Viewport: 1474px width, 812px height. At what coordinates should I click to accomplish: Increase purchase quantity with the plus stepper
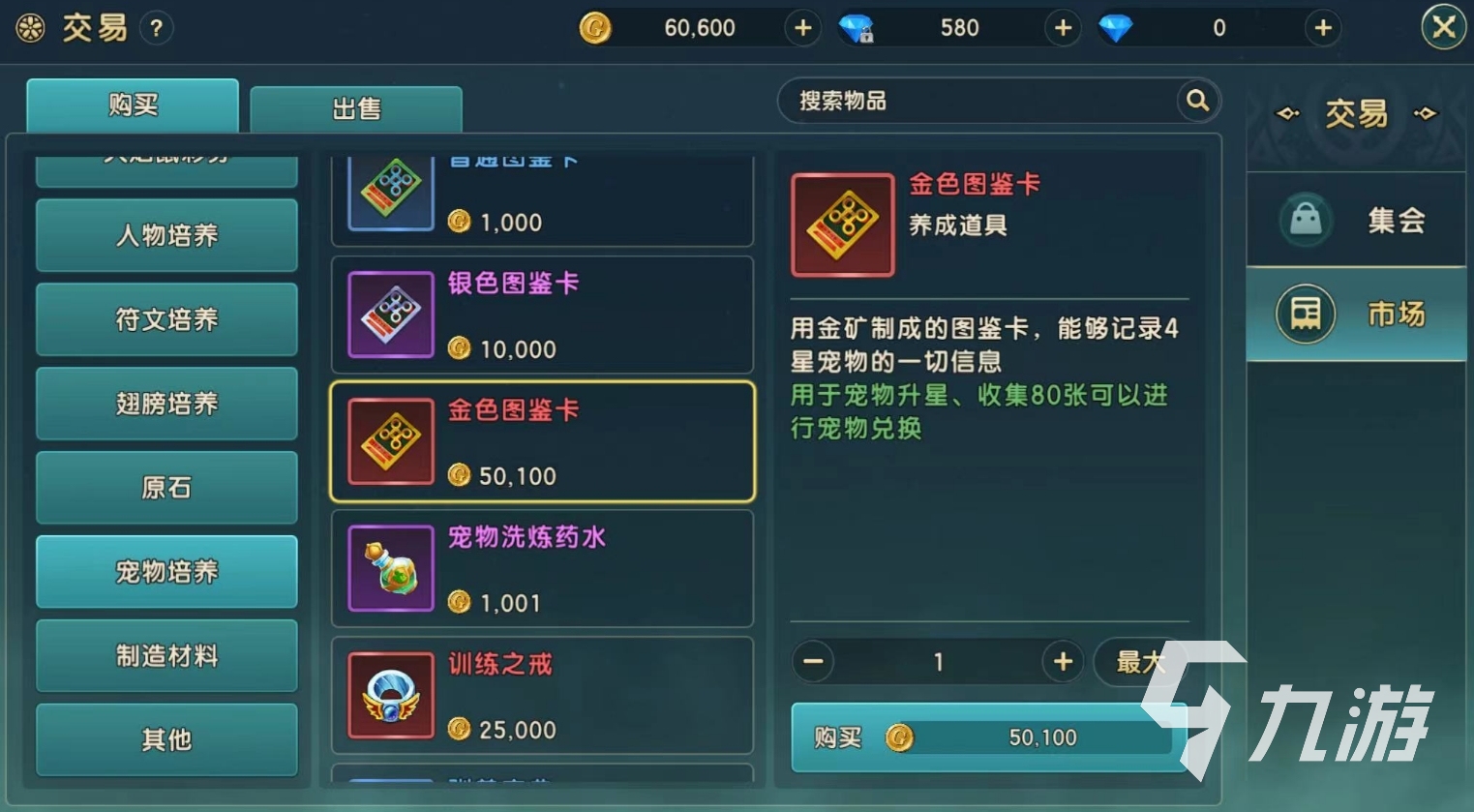[1063, 662]
